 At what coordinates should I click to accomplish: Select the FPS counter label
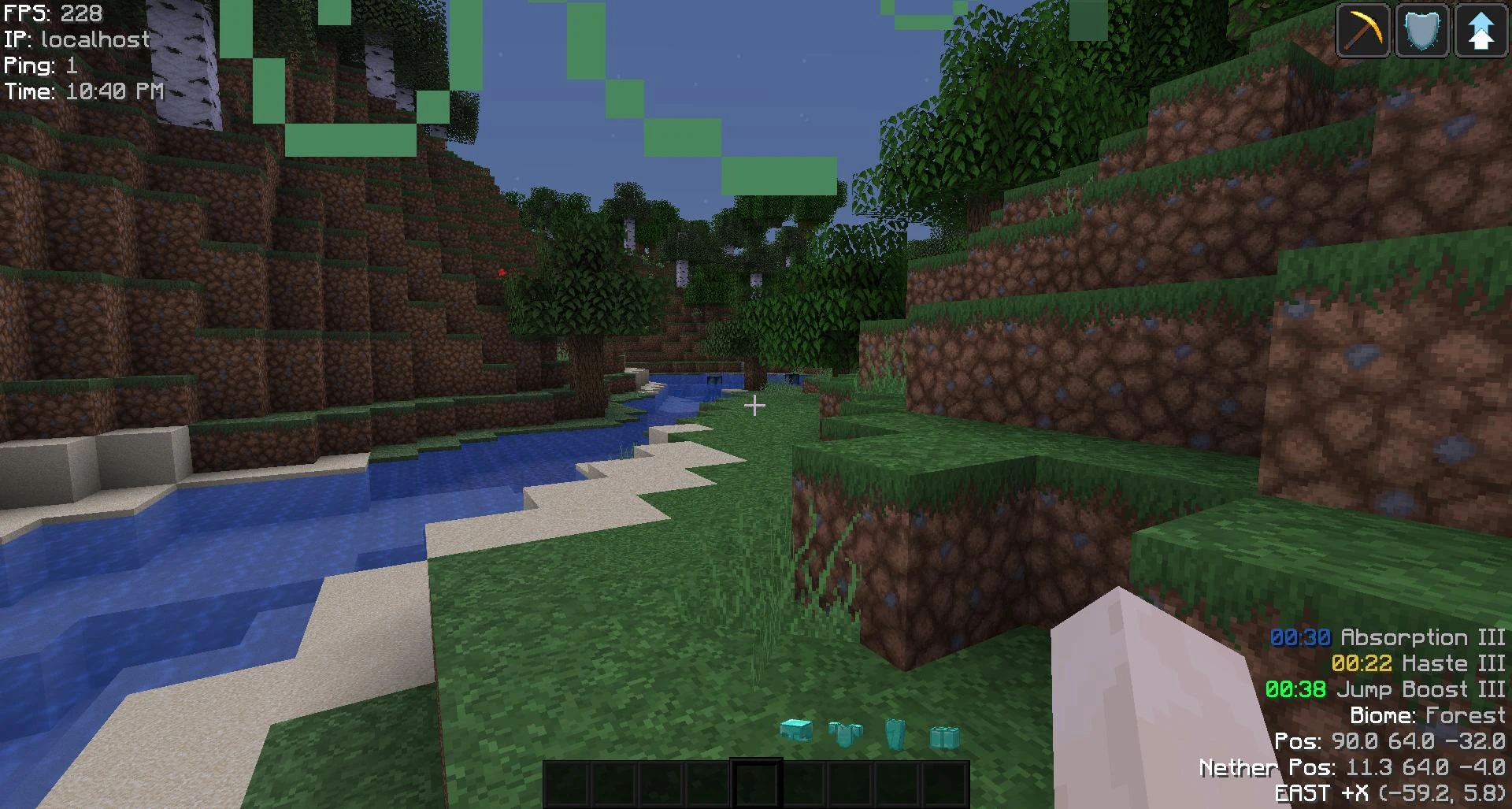click(51, 13)
